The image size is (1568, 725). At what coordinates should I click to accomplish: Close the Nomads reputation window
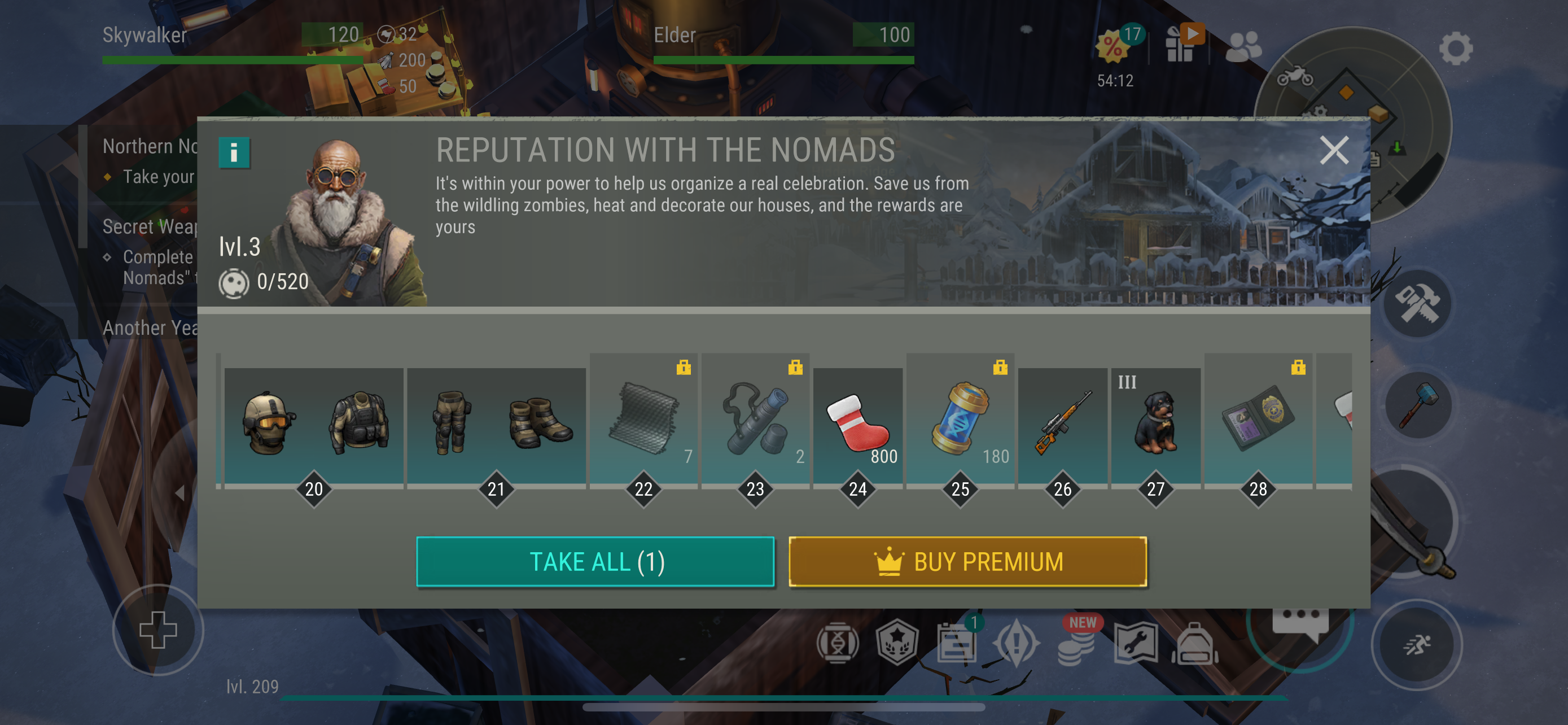click(x=1333, y=150)
